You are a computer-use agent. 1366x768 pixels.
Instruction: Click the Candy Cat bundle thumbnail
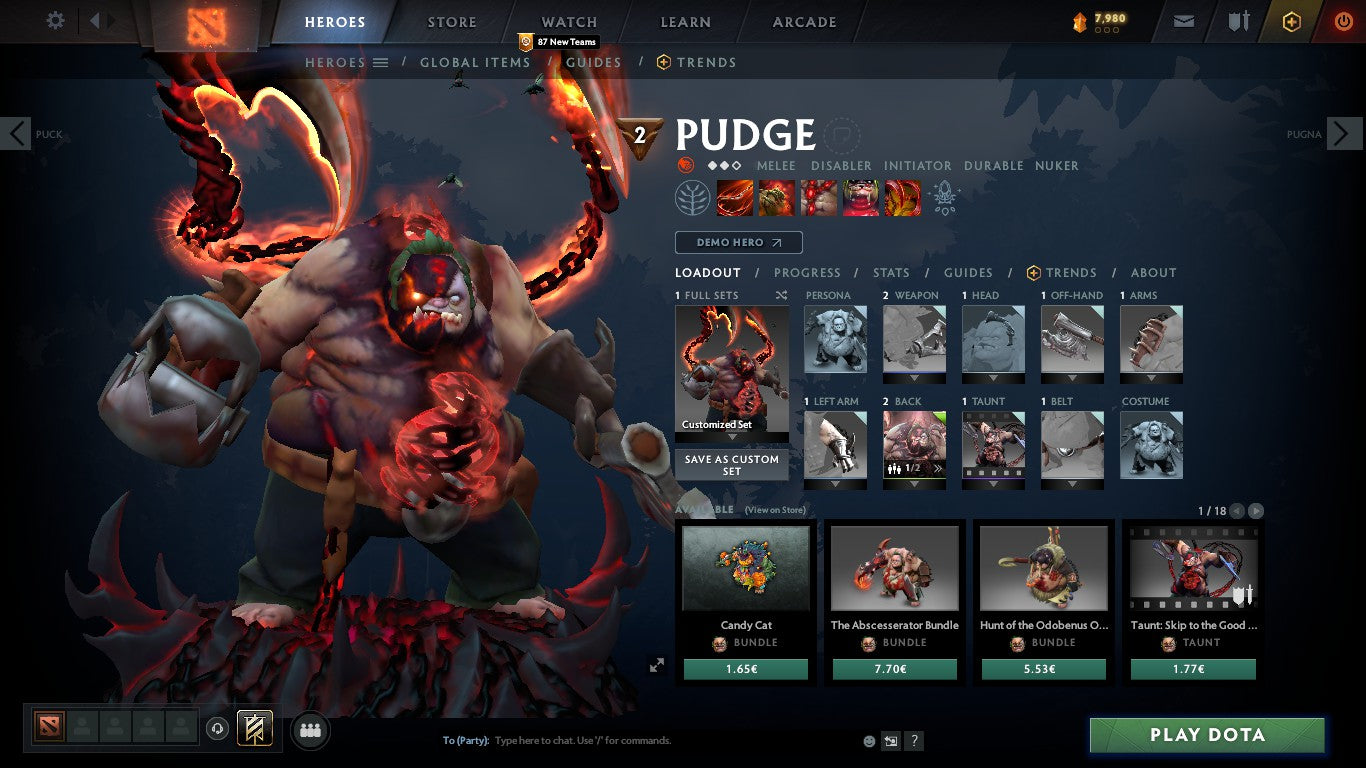(745, 568)
